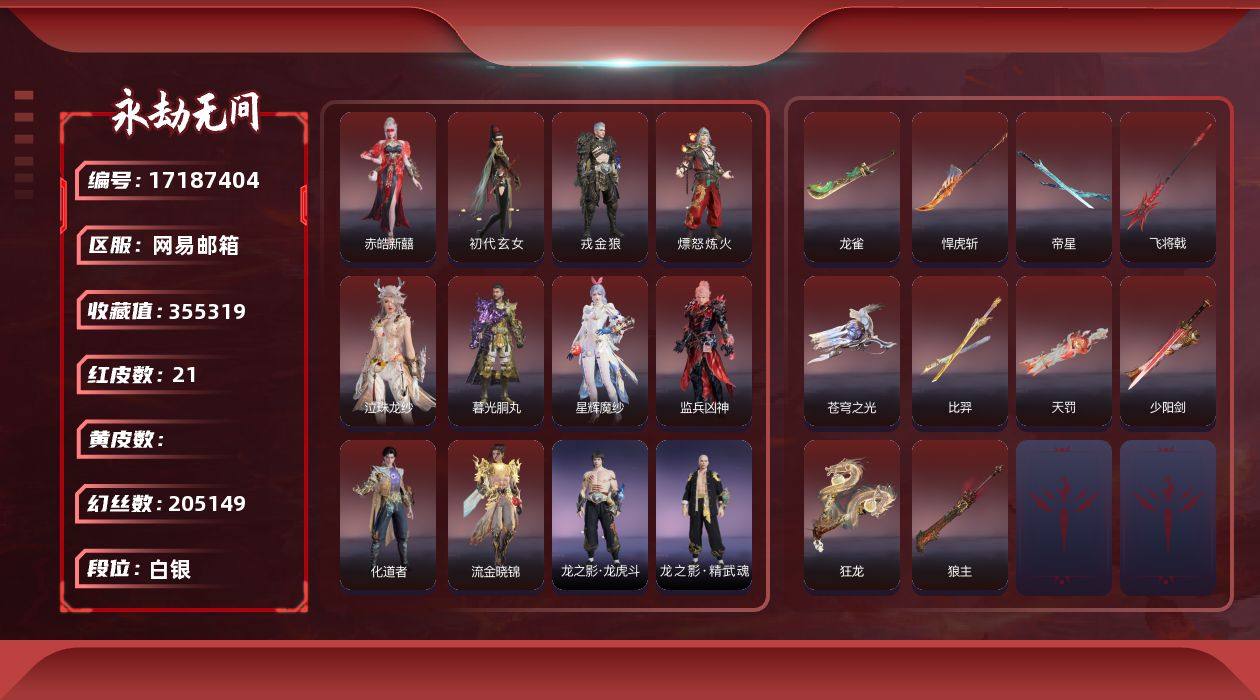Select the 龙雀 weapon skin card
1260x700 pixels.
click(x=852, y=187)
